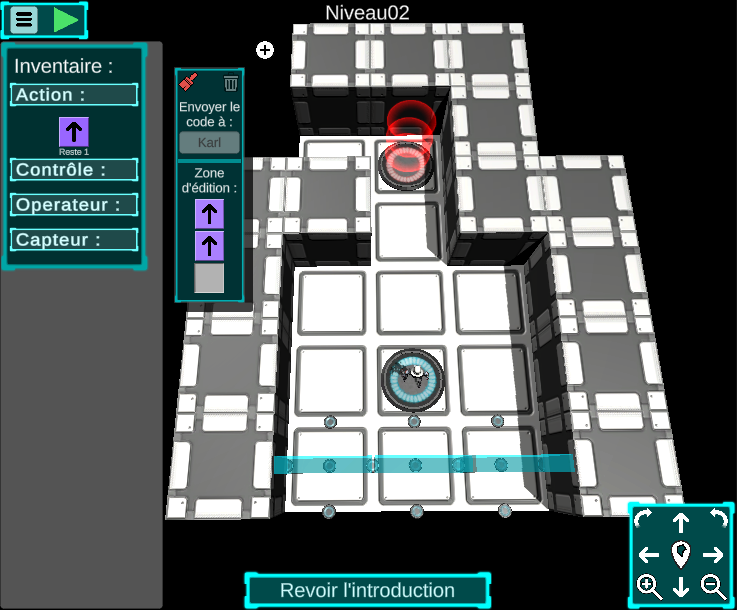
Task: Move the camera down with the down arrow
Action: [681, 587]
